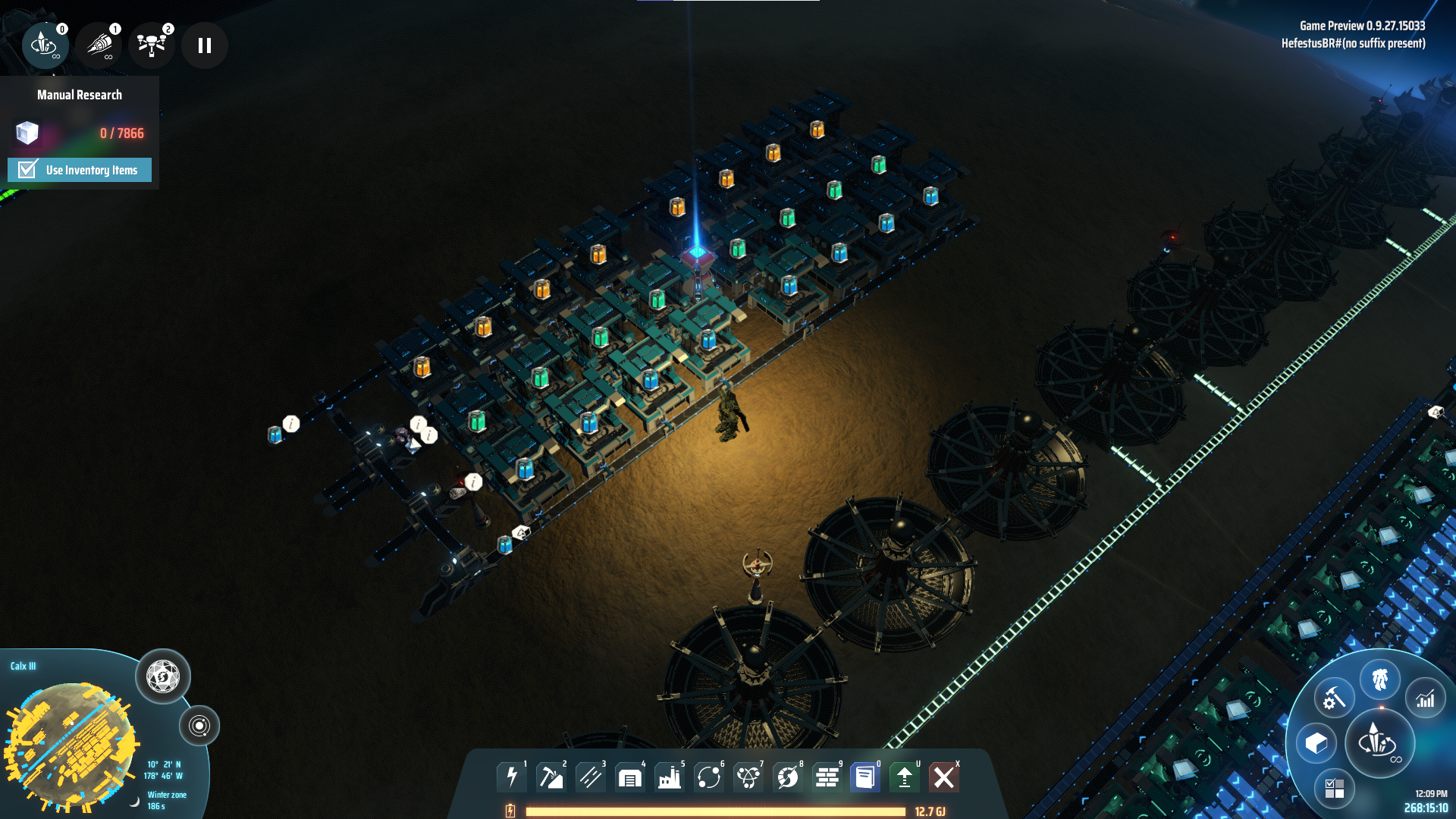Screen dimensions: 1456x819
Task: Activate the red X dismantle tool
Action: 944,777
